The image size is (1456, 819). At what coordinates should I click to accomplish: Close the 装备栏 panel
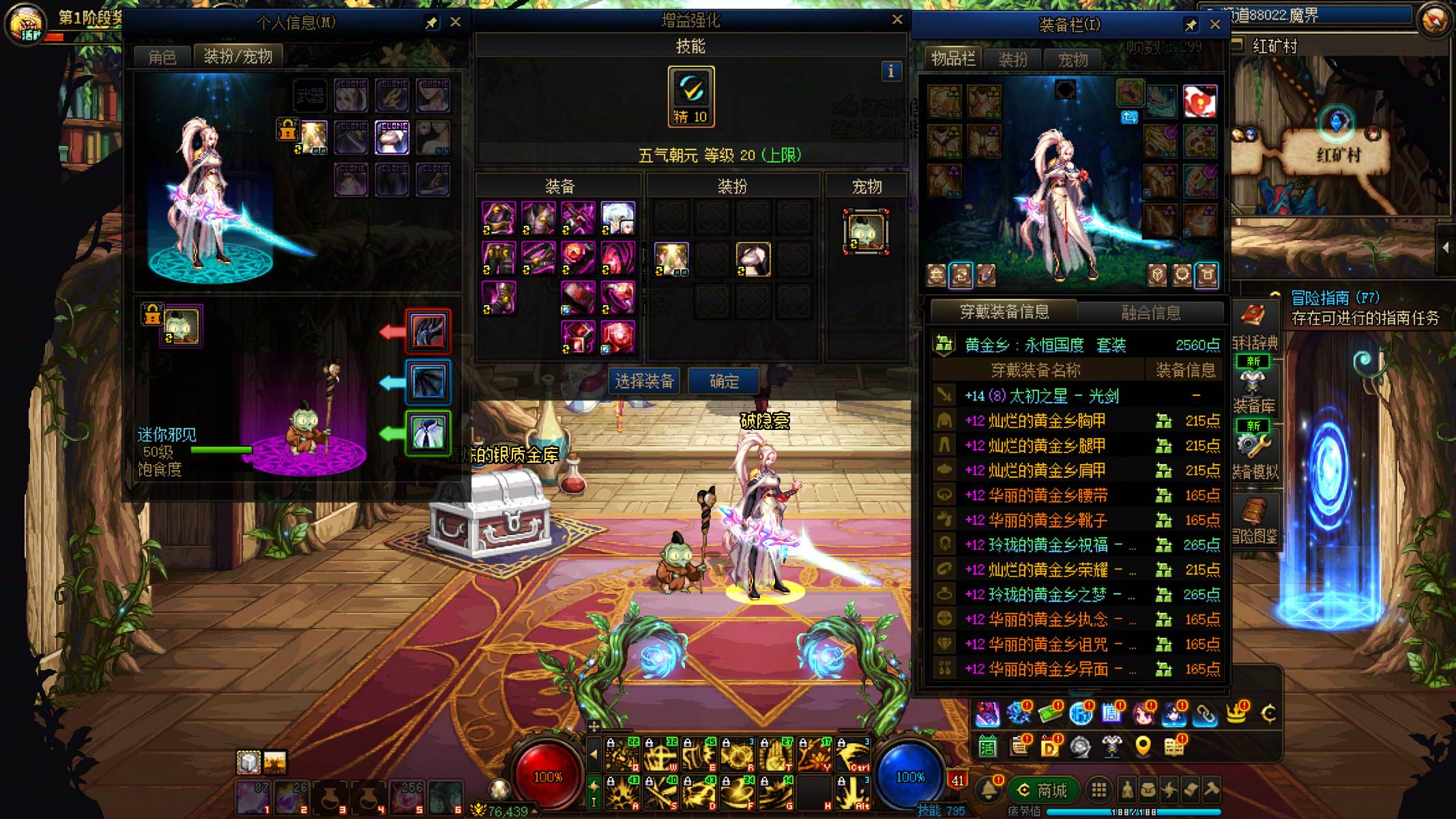[1215, 24]
